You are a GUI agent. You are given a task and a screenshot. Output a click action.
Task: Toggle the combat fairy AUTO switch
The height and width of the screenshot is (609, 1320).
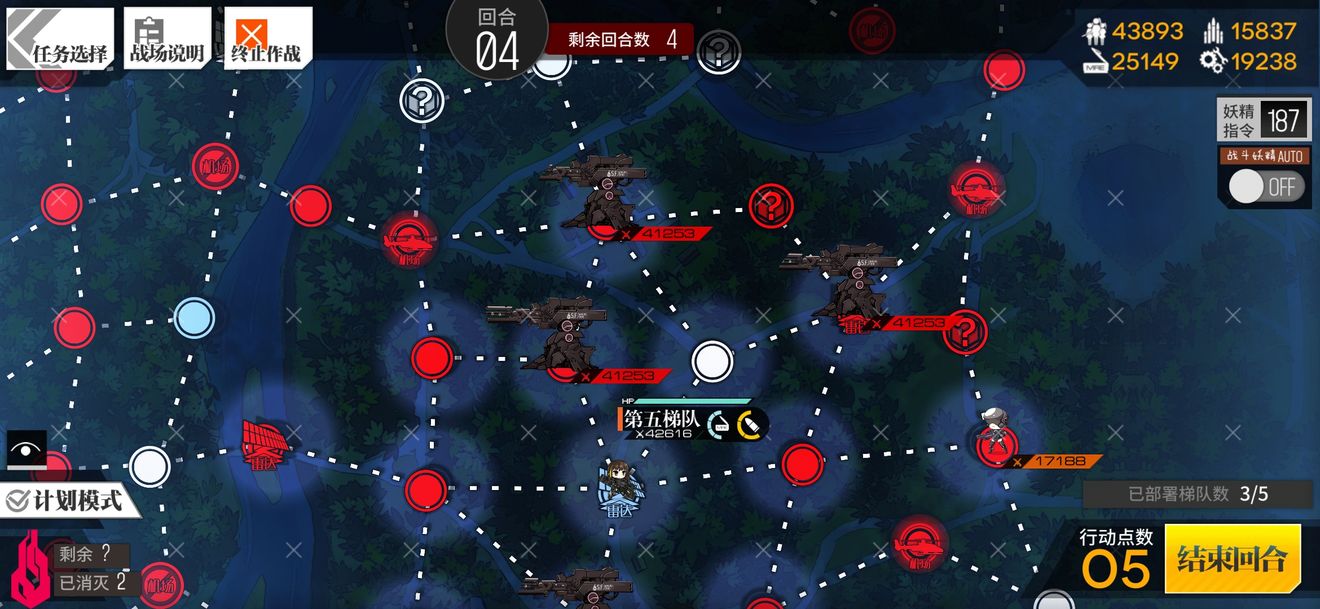tap(1266, 187)
